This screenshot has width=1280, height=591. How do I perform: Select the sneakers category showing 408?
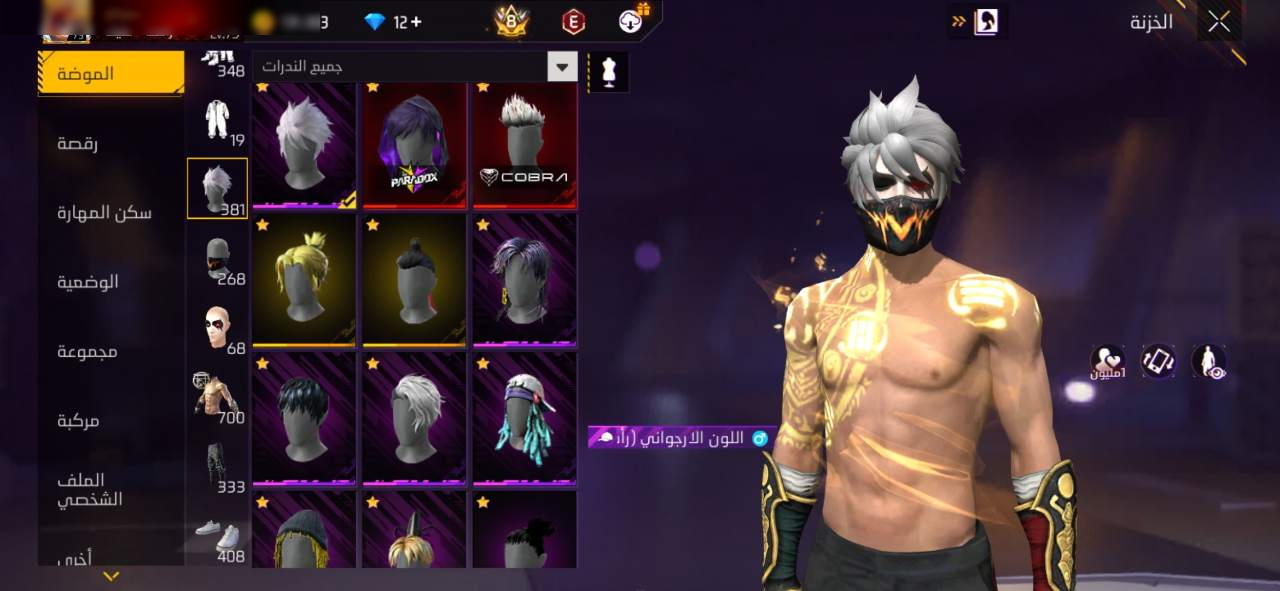(x=217, y=535)
